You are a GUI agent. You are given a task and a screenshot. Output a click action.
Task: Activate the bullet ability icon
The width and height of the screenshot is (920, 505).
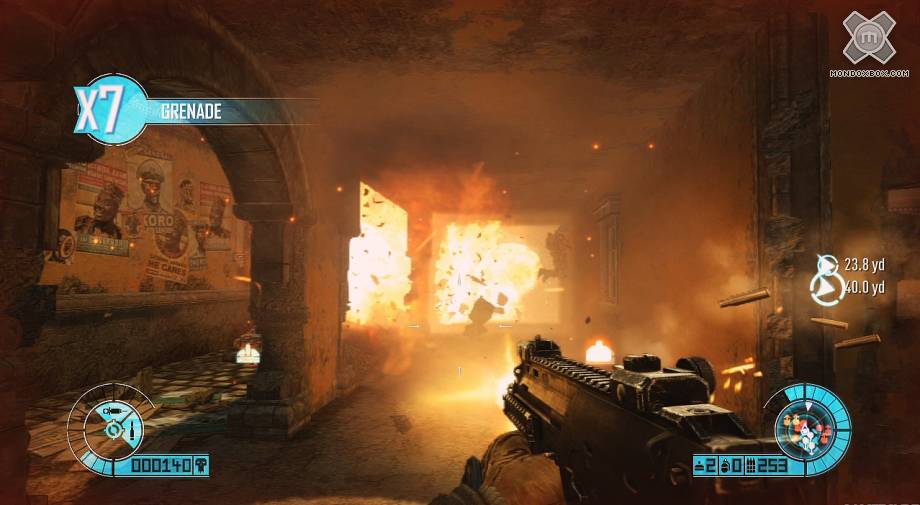point(131,432)
